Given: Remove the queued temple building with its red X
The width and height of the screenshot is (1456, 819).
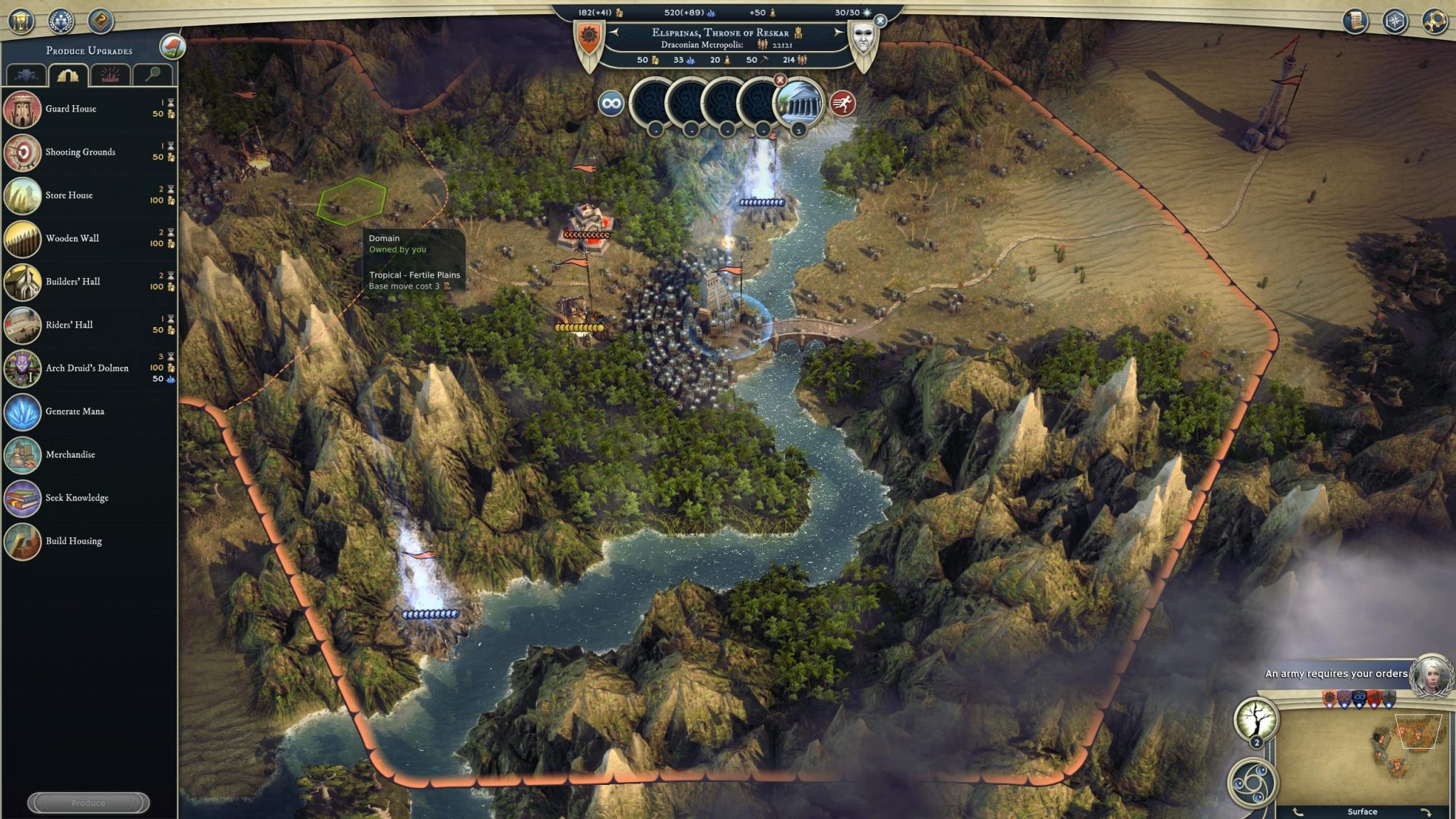Looking at the screenshot, I should pos(780,80).
